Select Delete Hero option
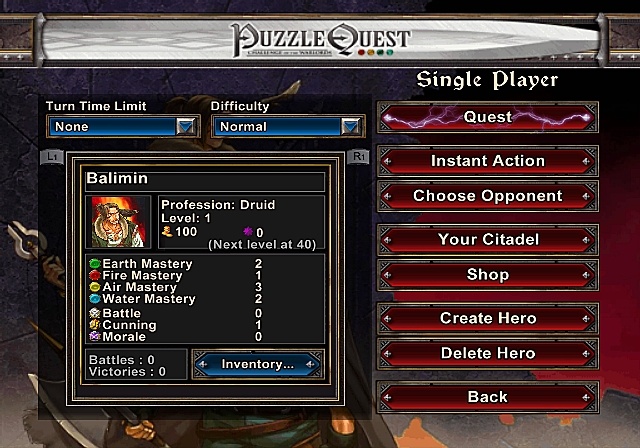Viewport: 640px width, 448px height. point(487,353)
